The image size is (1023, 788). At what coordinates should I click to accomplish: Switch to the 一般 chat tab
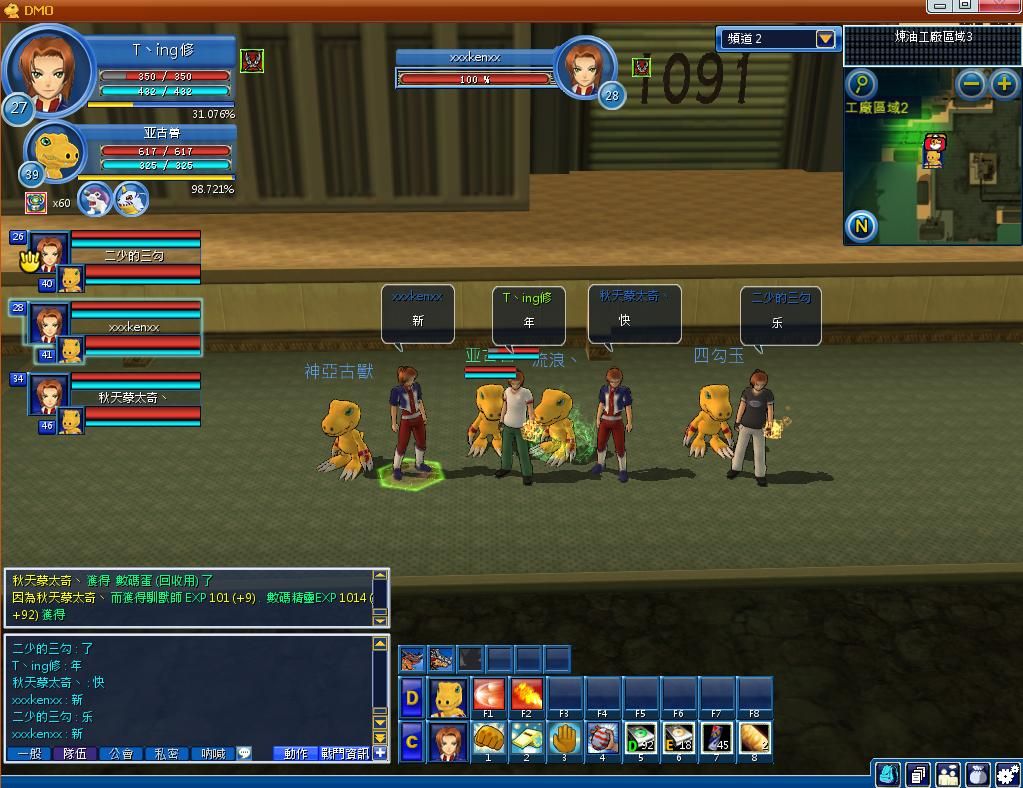coord(30,753)
